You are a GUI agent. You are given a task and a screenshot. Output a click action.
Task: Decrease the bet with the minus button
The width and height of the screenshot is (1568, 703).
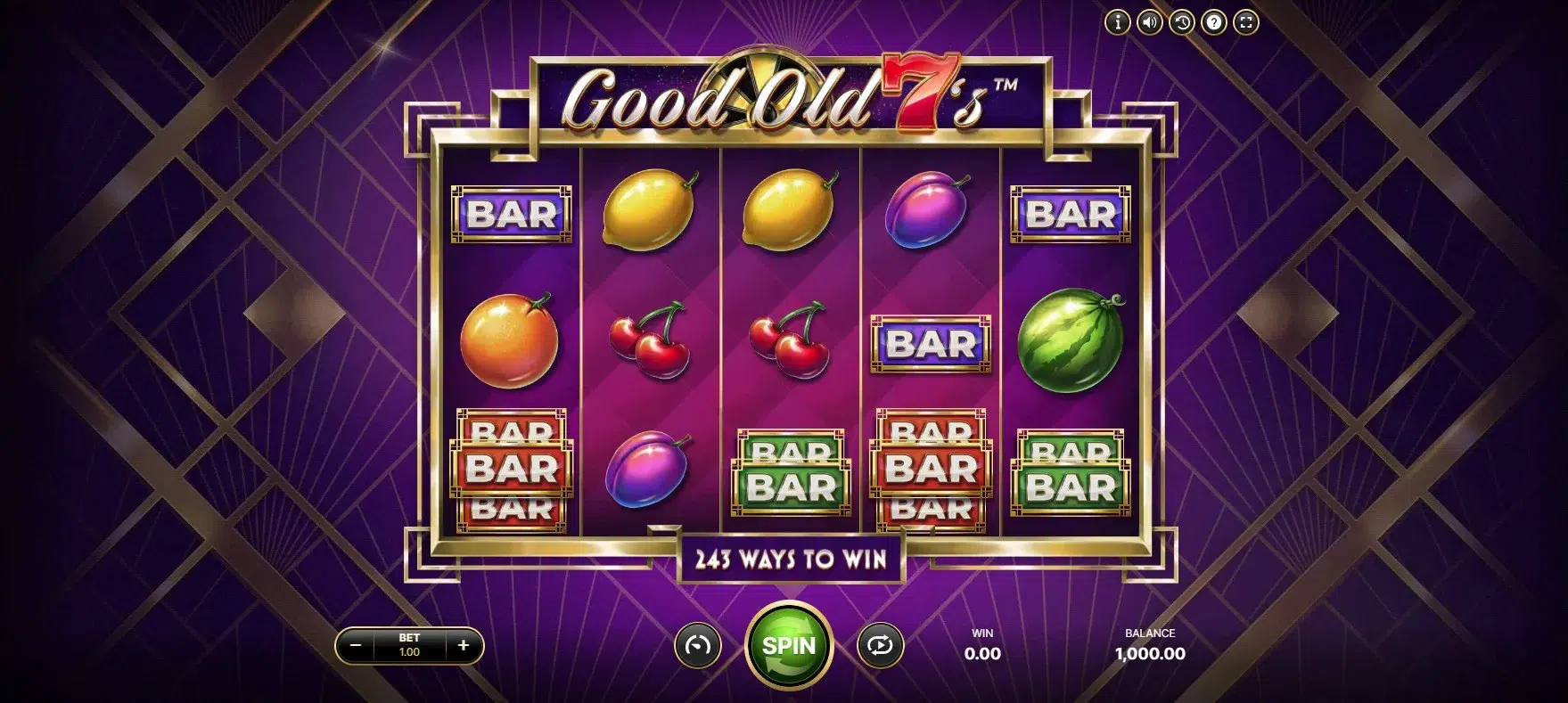pos(356,645)
